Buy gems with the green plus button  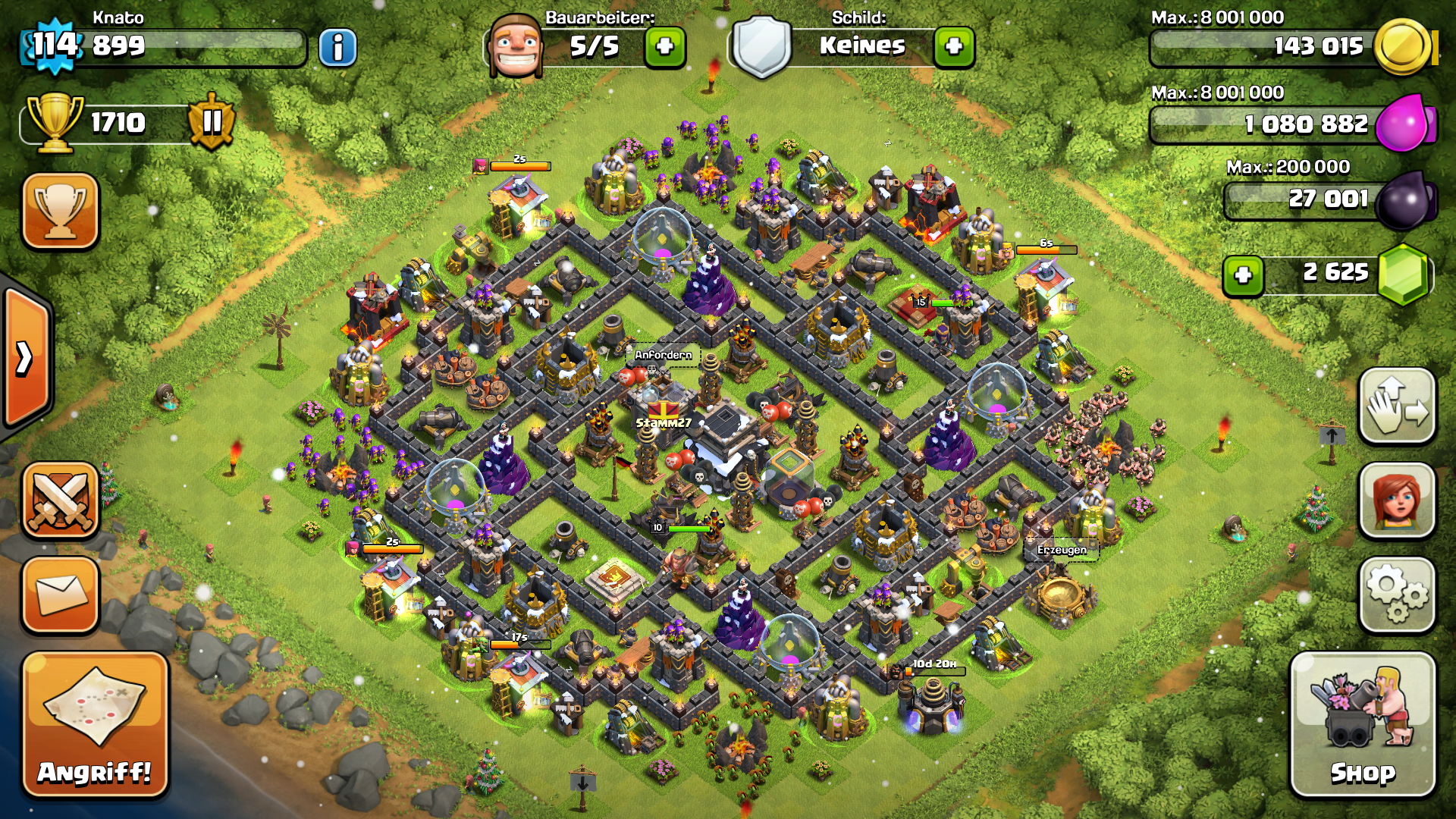tap(1243, 275)
